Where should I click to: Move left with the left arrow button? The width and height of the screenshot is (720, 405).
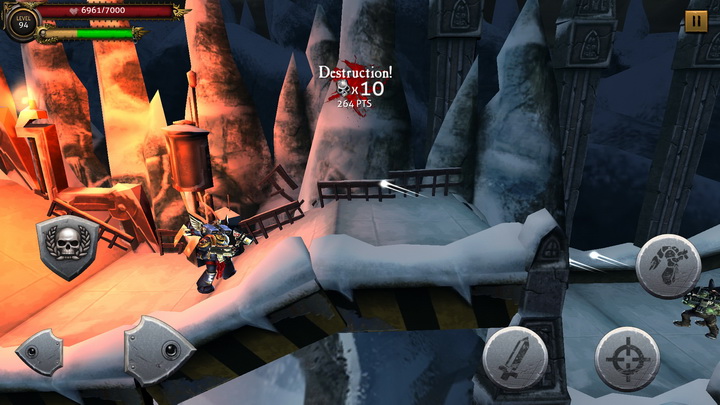click(x=42, y=351)
